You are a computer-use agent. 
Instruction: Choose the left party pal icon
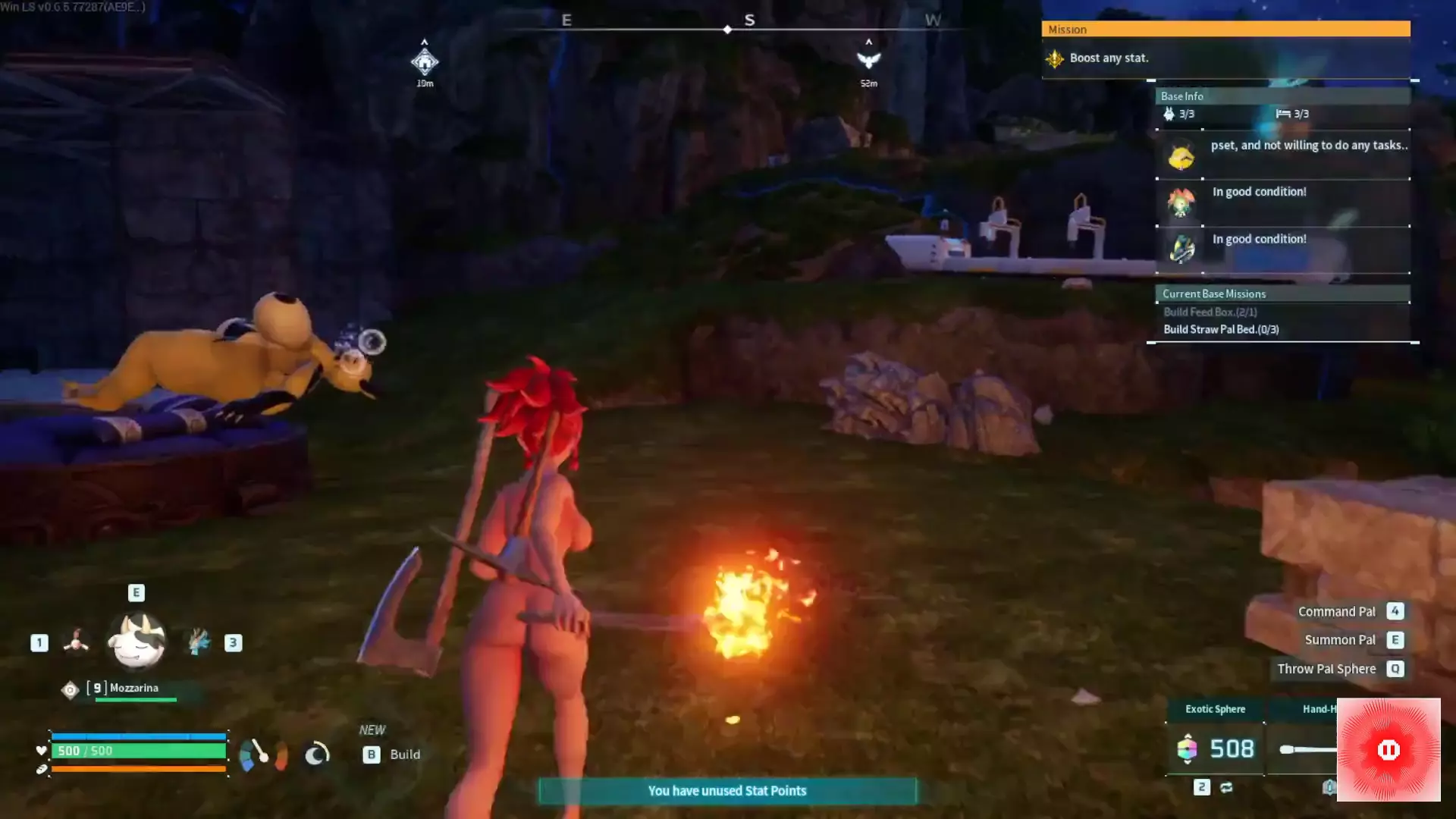[76, 642]
